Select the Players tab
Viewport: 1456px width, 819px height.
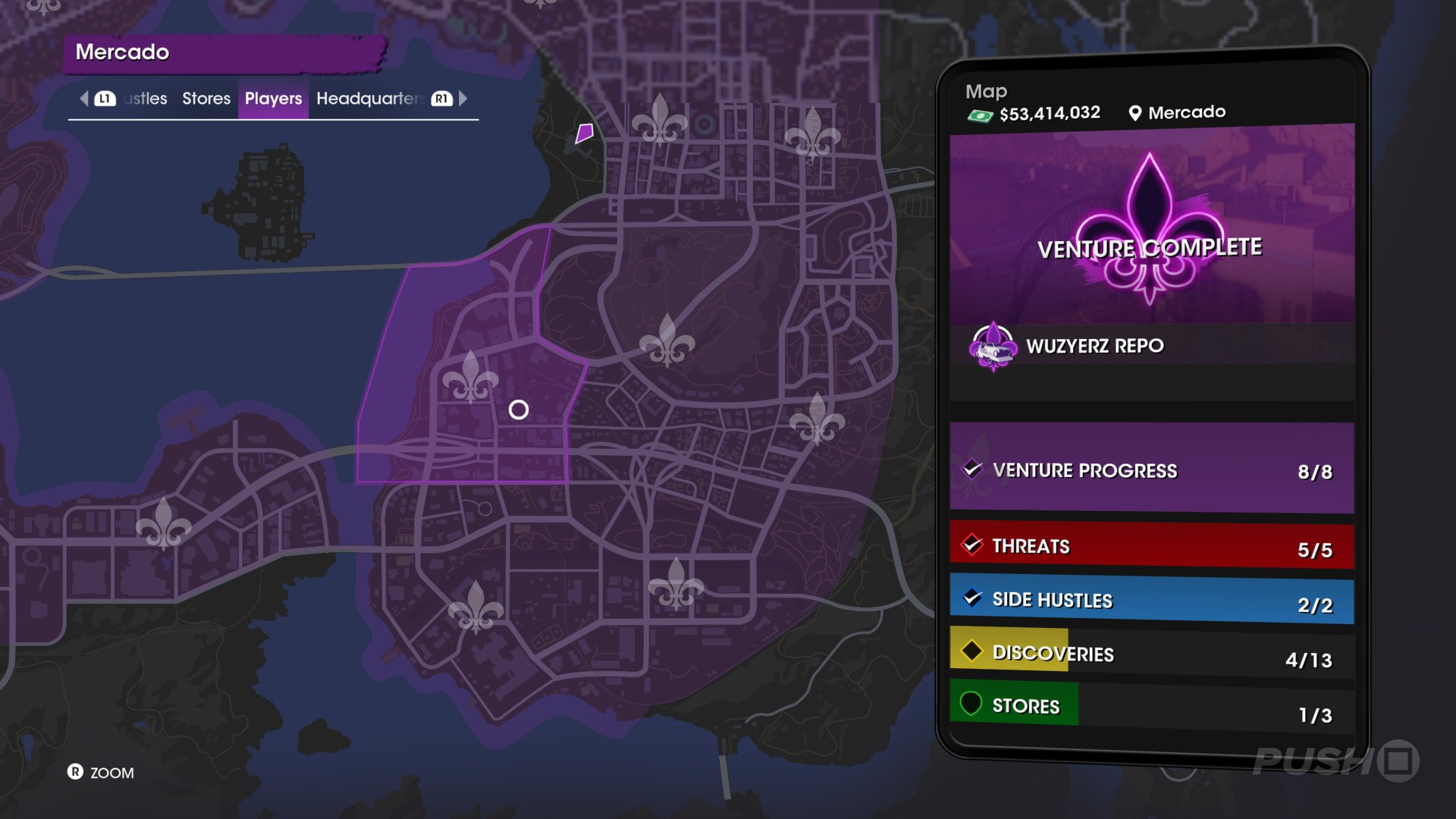tap(273, 99)
